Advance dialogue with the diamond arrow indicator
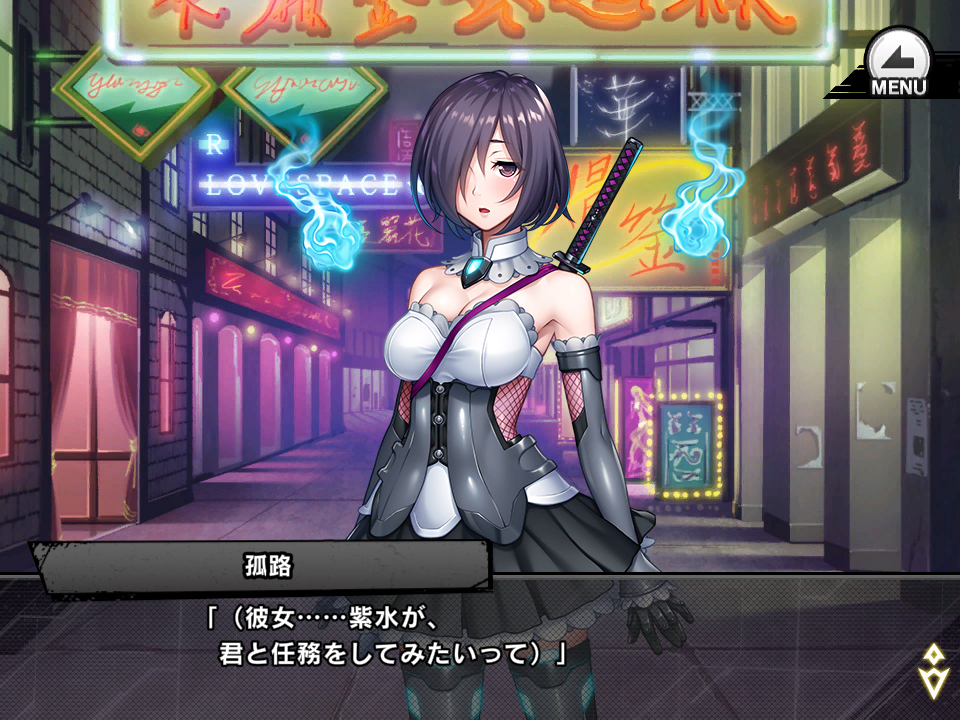 pos(932,671)
